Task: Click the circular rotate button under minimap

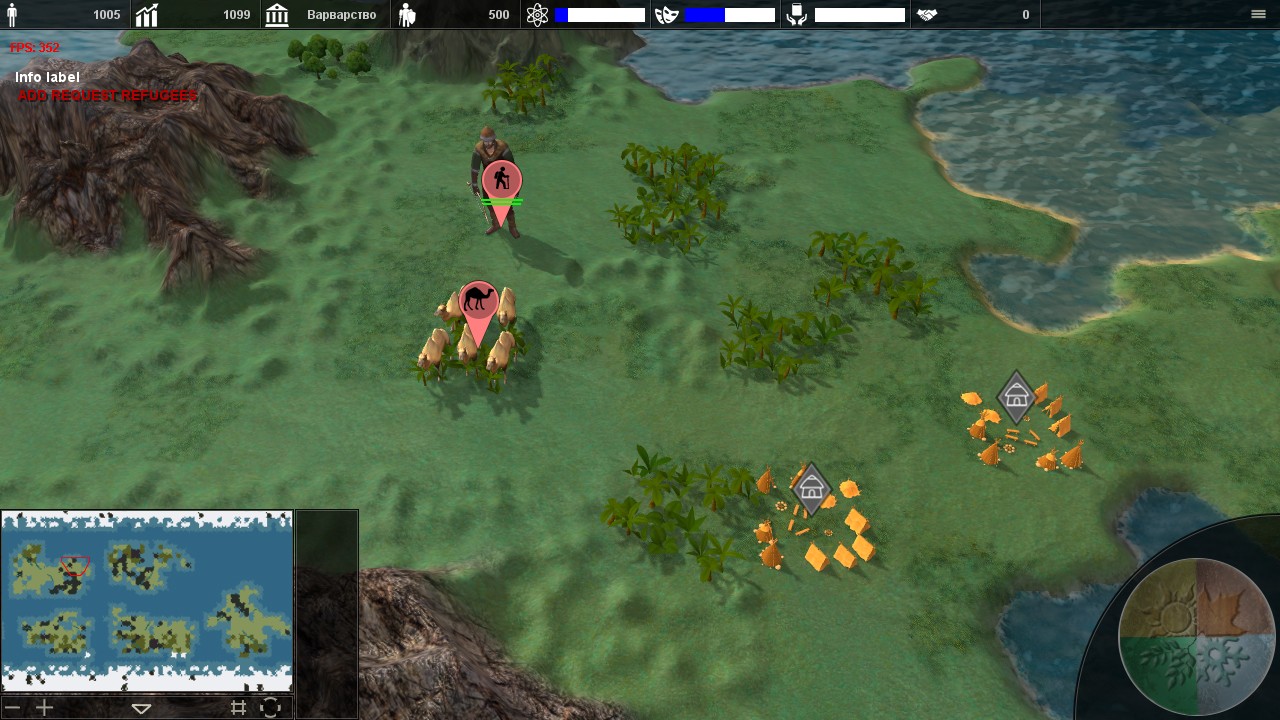Action: (x=271, y=708)
